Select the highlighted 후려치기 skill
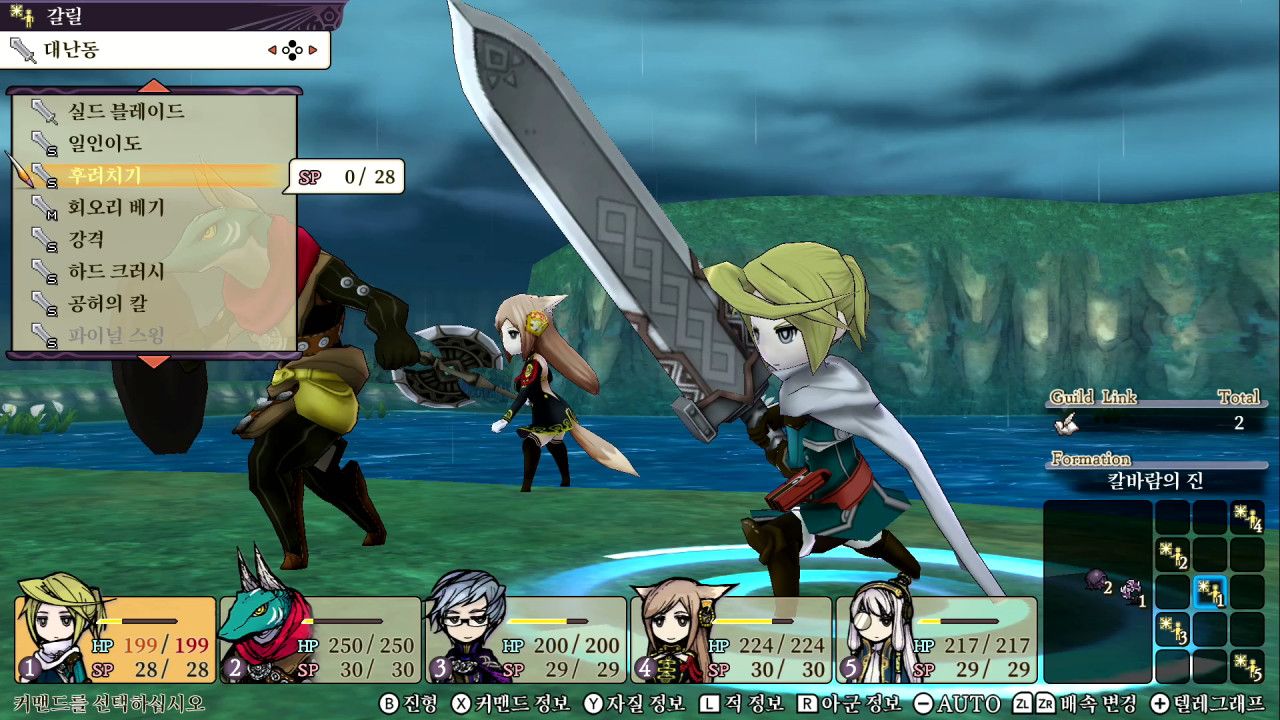Screen dimensions: 1280x720 (105, 176)
